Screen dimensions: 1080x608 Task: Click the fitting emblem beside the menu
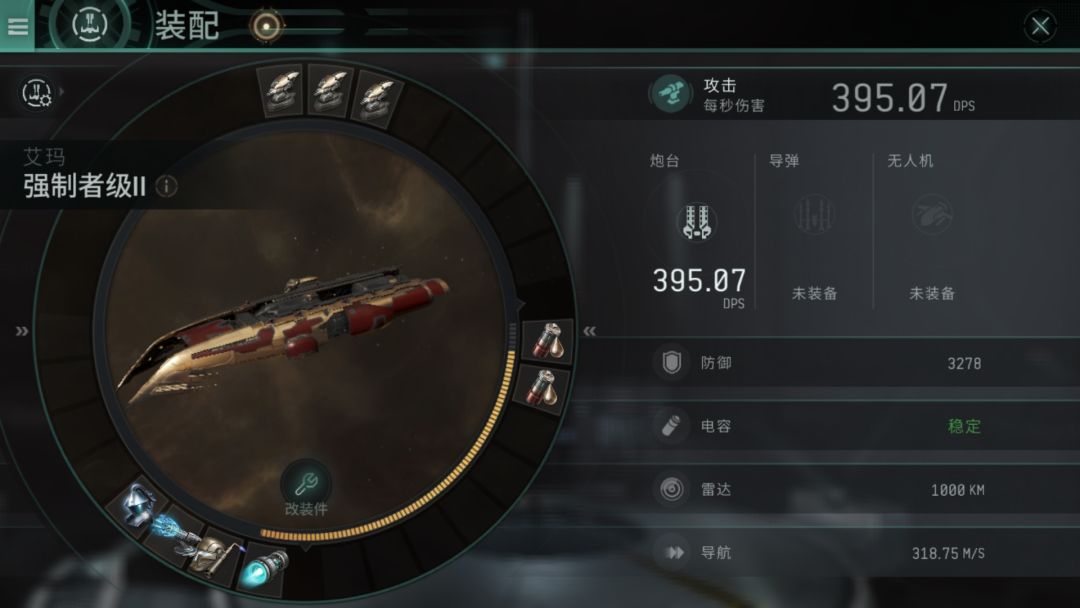pos(89,24)
